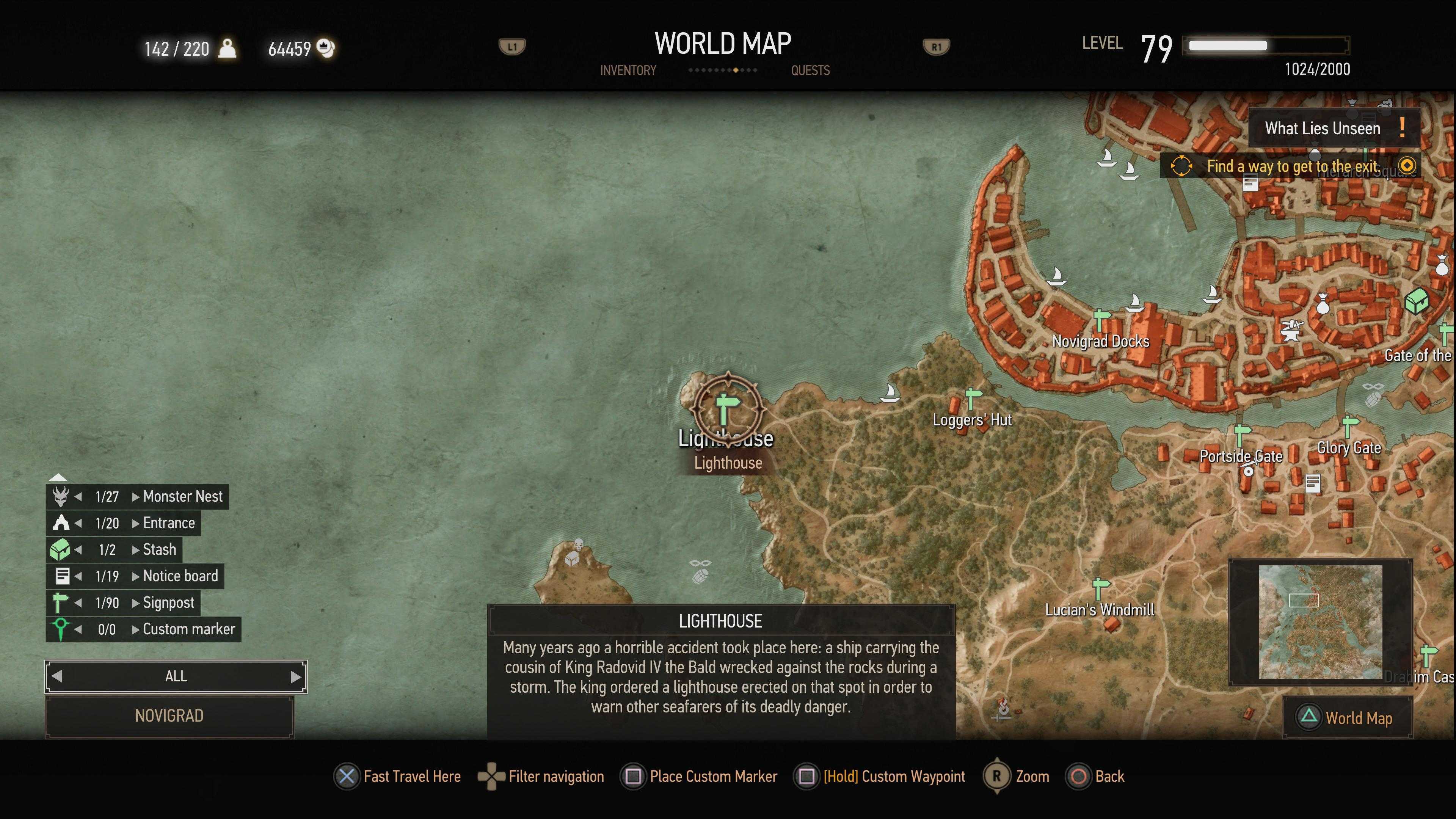
Task: Click the level 79 experience progress bar
Action: [x=1266, y=45]
